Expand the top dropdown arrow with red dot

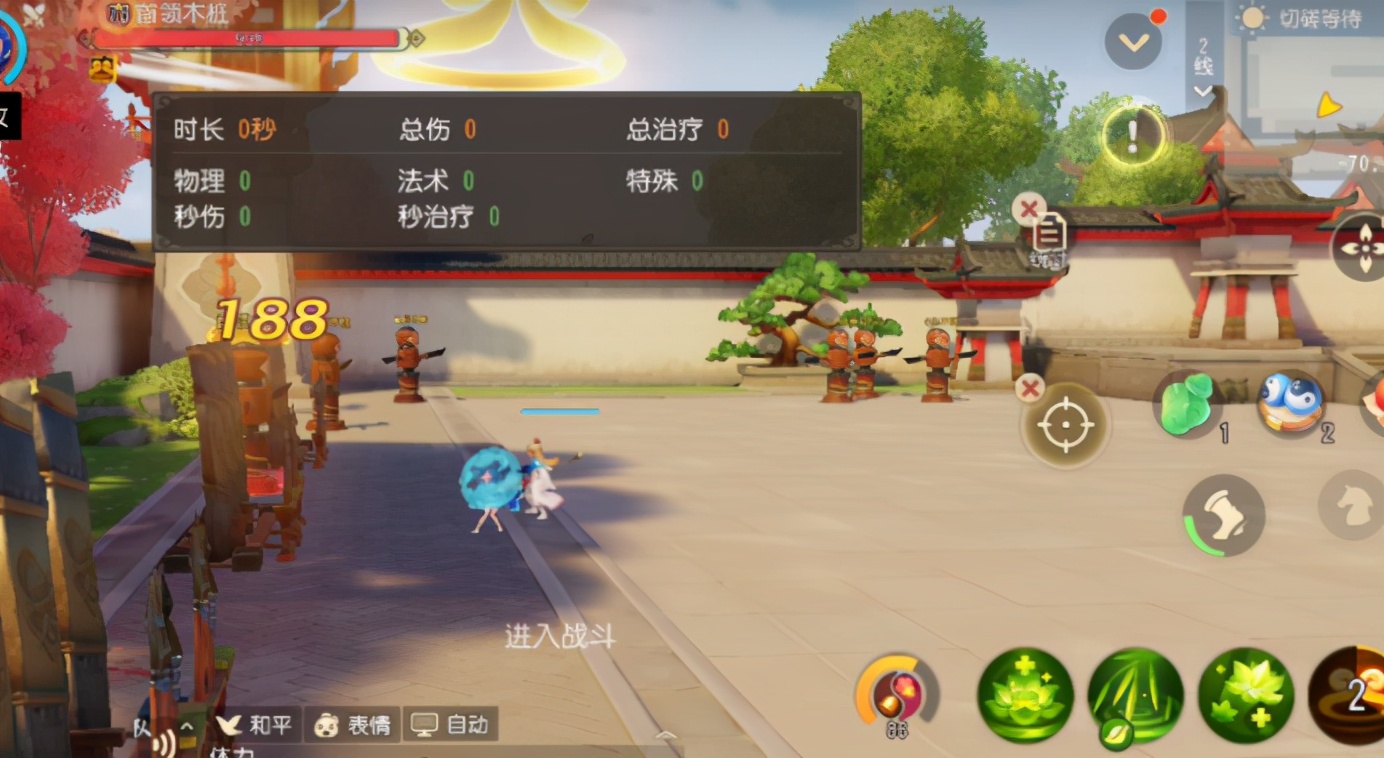click(x=1133, y=42)
